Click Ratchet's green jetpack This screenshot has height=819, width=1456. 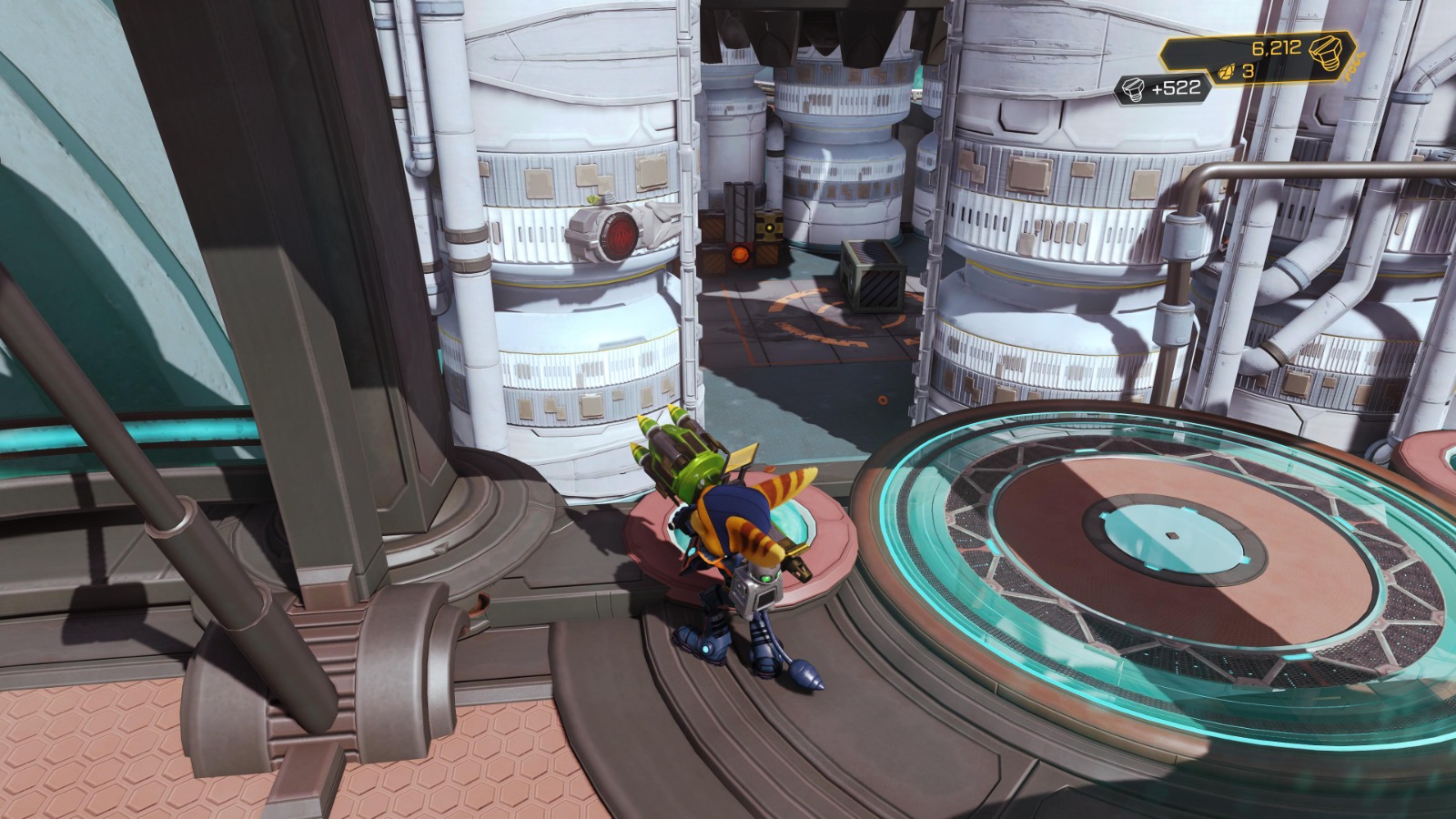click(684, 460)
